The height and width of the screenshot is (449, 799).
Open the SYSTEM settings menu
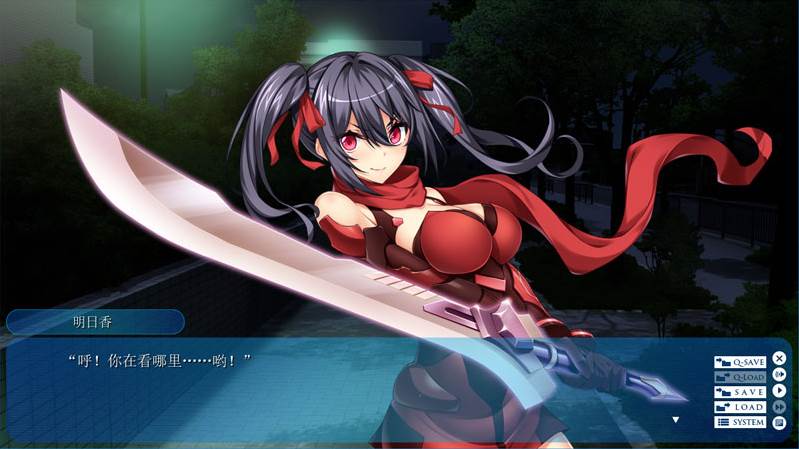coord(740,422)
